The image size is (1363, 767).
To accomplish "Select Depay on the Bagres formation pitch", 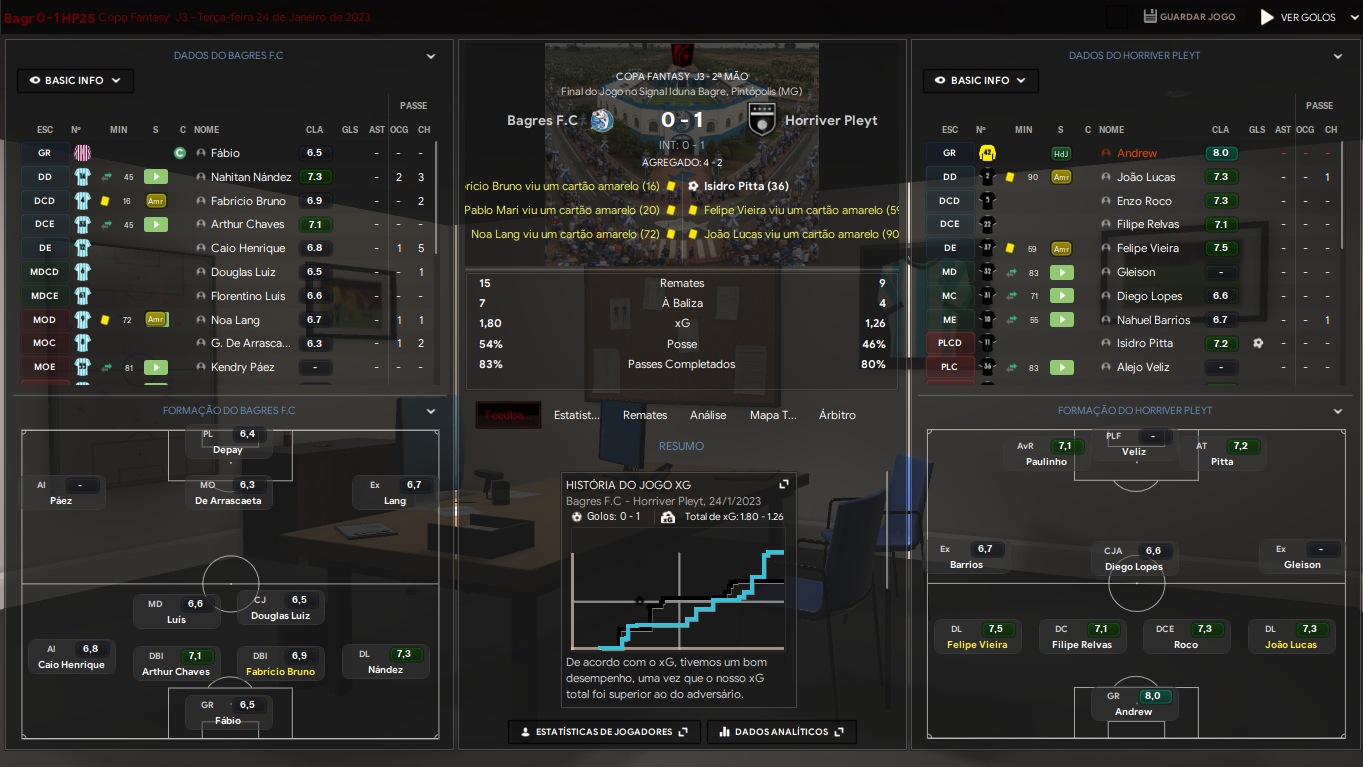I will click(x=228, y=450).
